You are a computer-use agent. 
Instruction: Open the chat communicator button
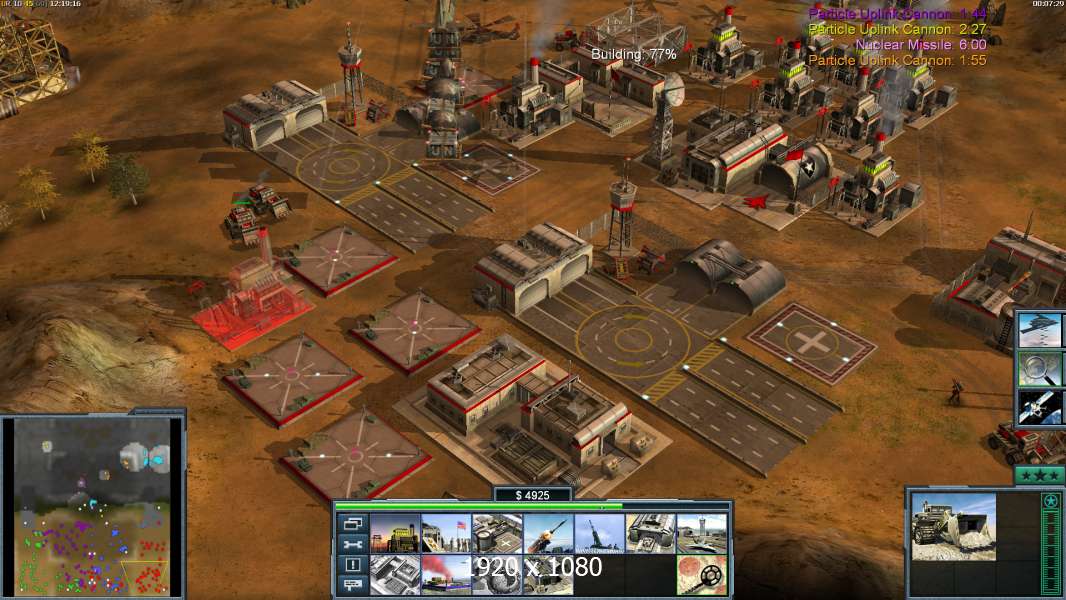coord(352,586)
